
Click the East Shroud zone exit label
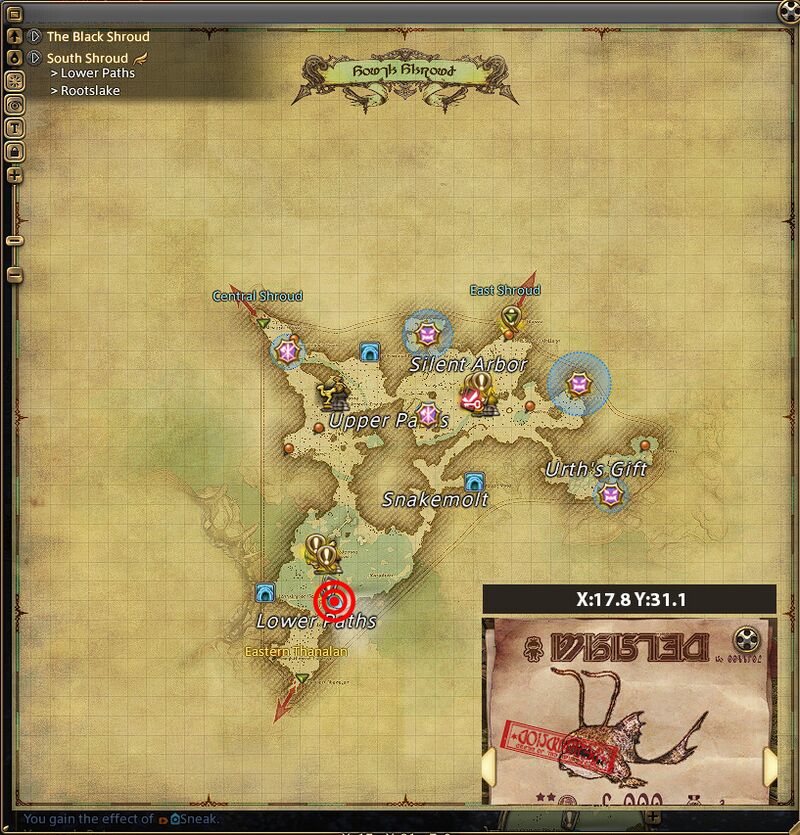(x=505, y=290)
